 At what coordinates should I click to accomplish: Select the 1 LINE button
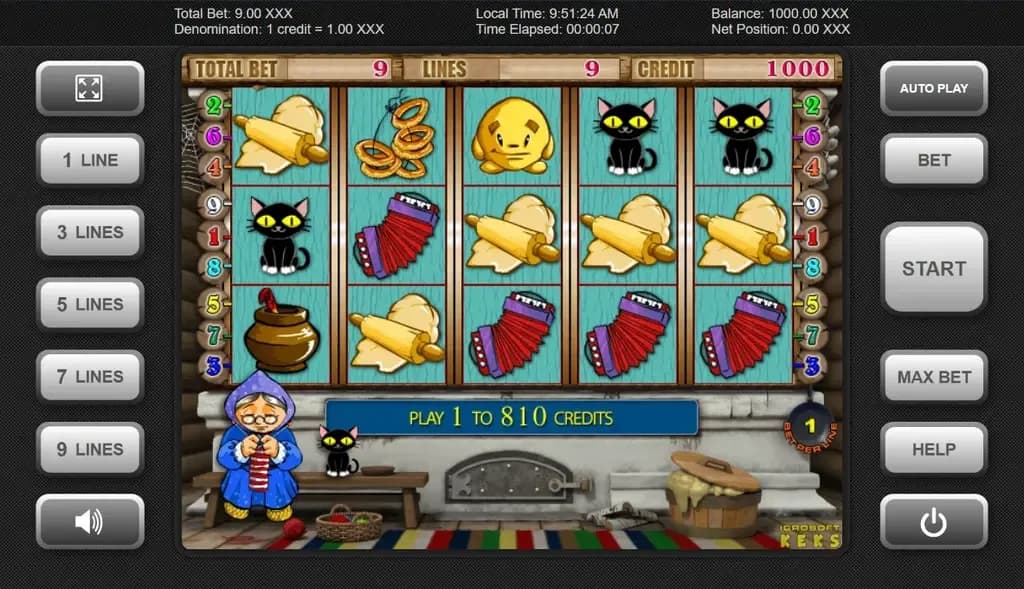(90, 160)
